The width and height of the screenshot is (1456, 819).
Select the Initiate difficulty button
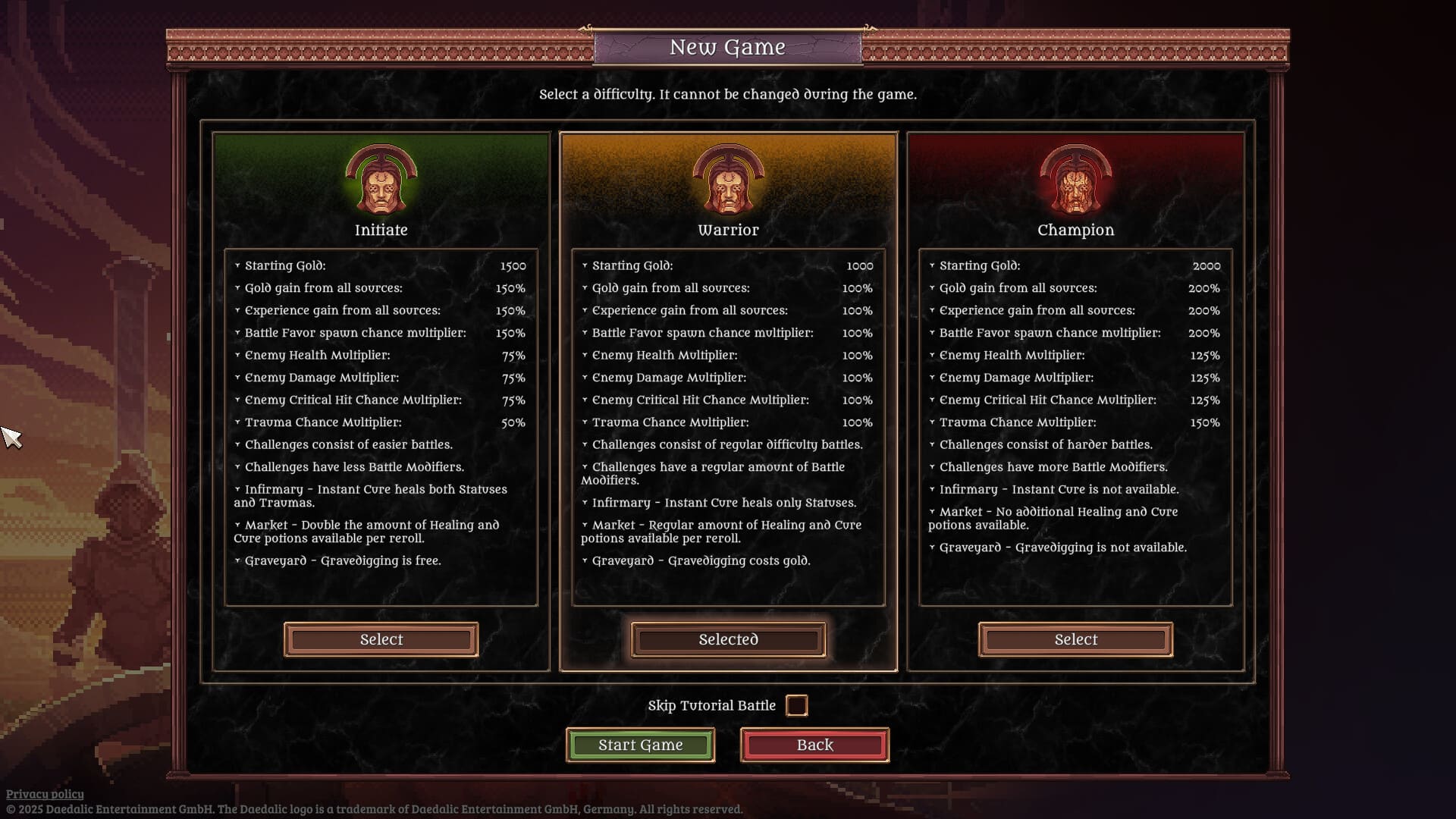[x=381, y=639]
